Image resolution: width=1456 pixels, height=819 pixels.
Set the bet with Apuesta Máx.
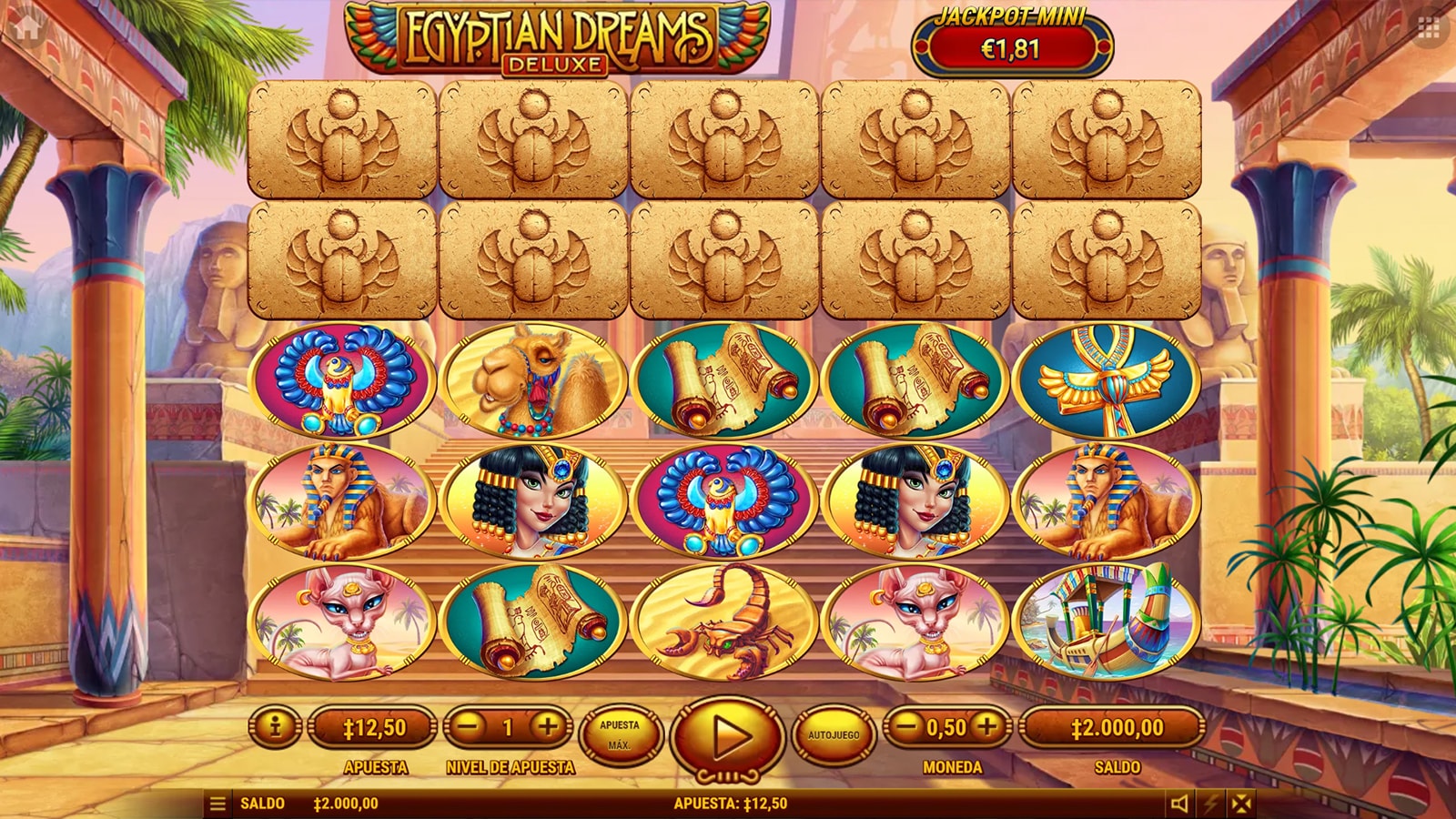click(x=619, y=734)
